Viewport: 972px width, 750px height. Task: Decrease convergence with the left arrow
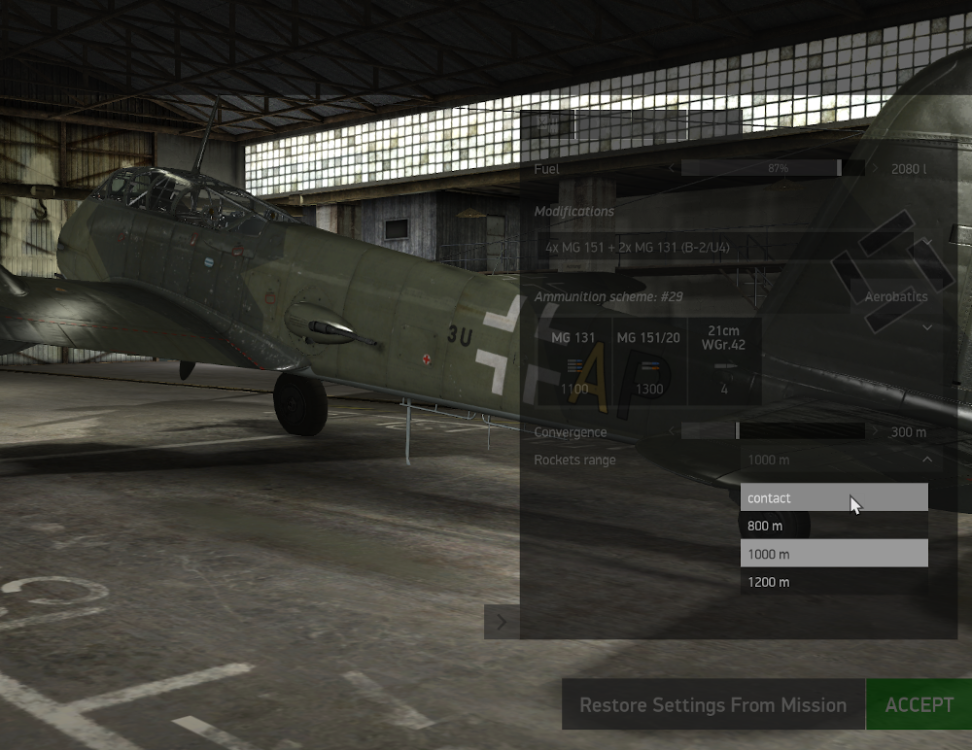671,432
